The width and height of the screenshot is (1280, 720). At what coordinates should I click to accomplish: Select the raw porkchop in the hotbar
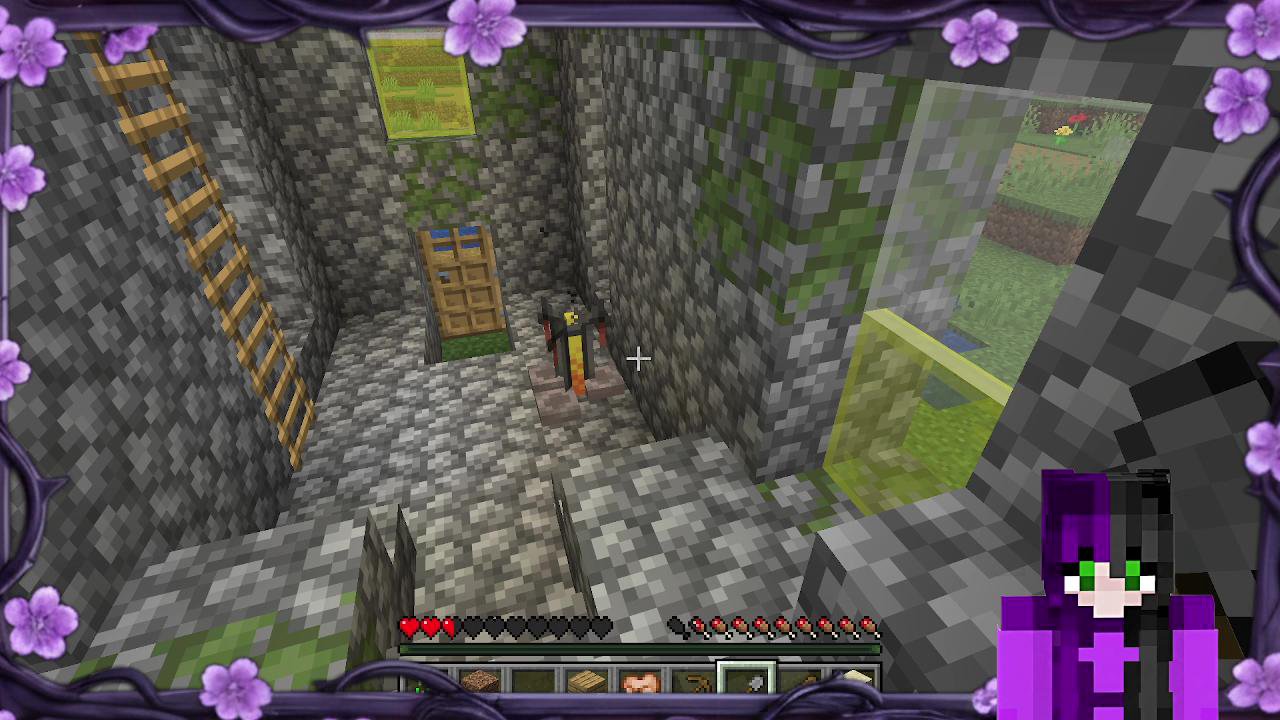pos(638,680)
